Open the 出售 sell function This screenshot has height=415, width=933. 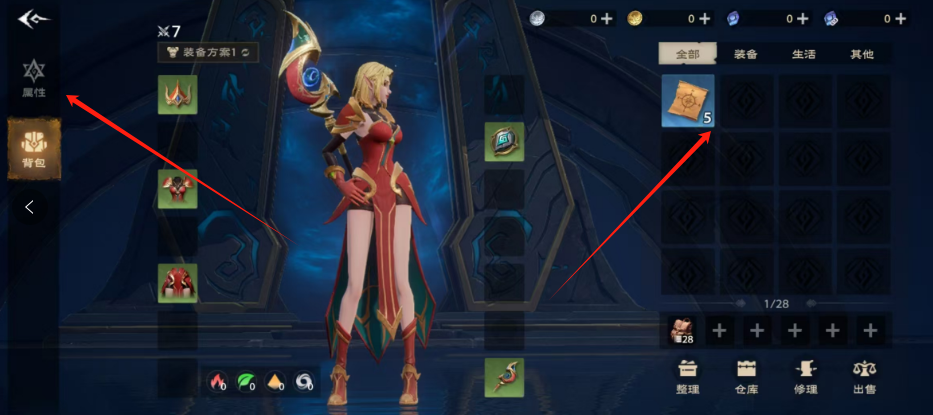coord(865,378)
